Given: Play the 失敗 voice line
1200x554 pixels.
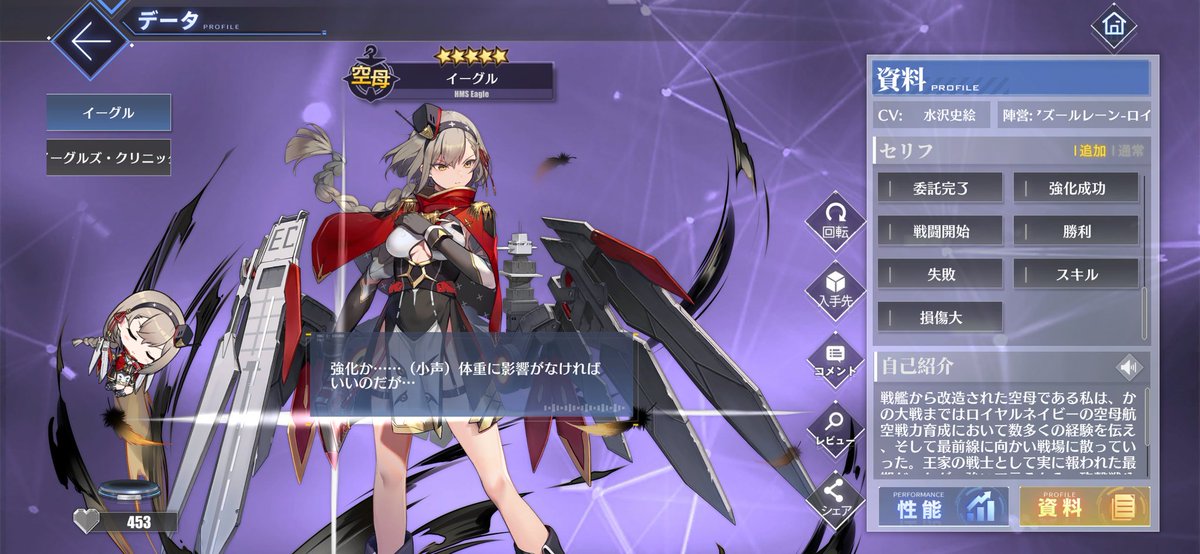Looking at the screenshot, I should tap(941, 274).
